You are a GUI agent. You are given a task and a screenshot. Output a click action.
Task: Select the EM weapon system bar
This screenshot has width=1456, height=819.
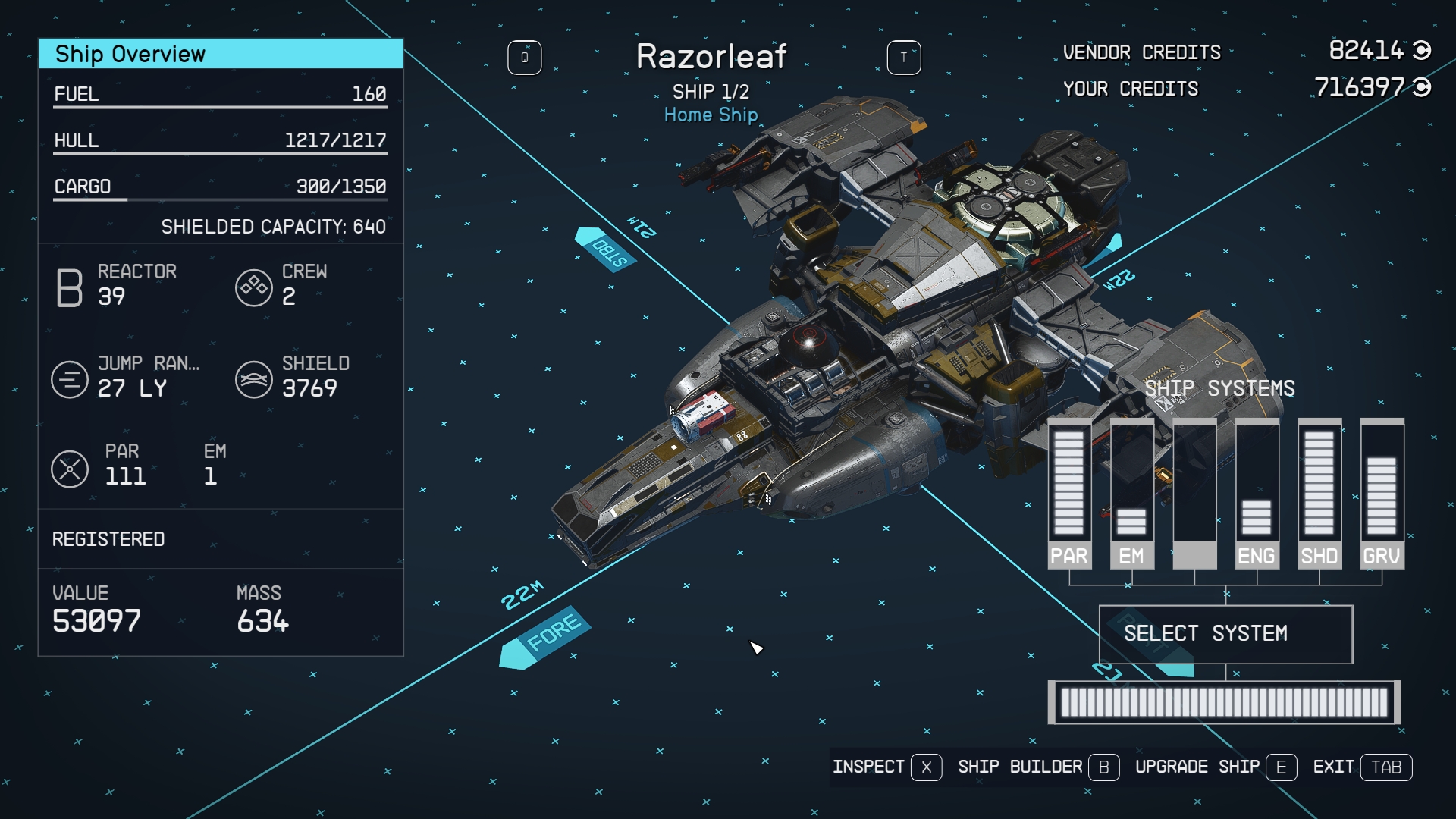(x=1131, y=493)
